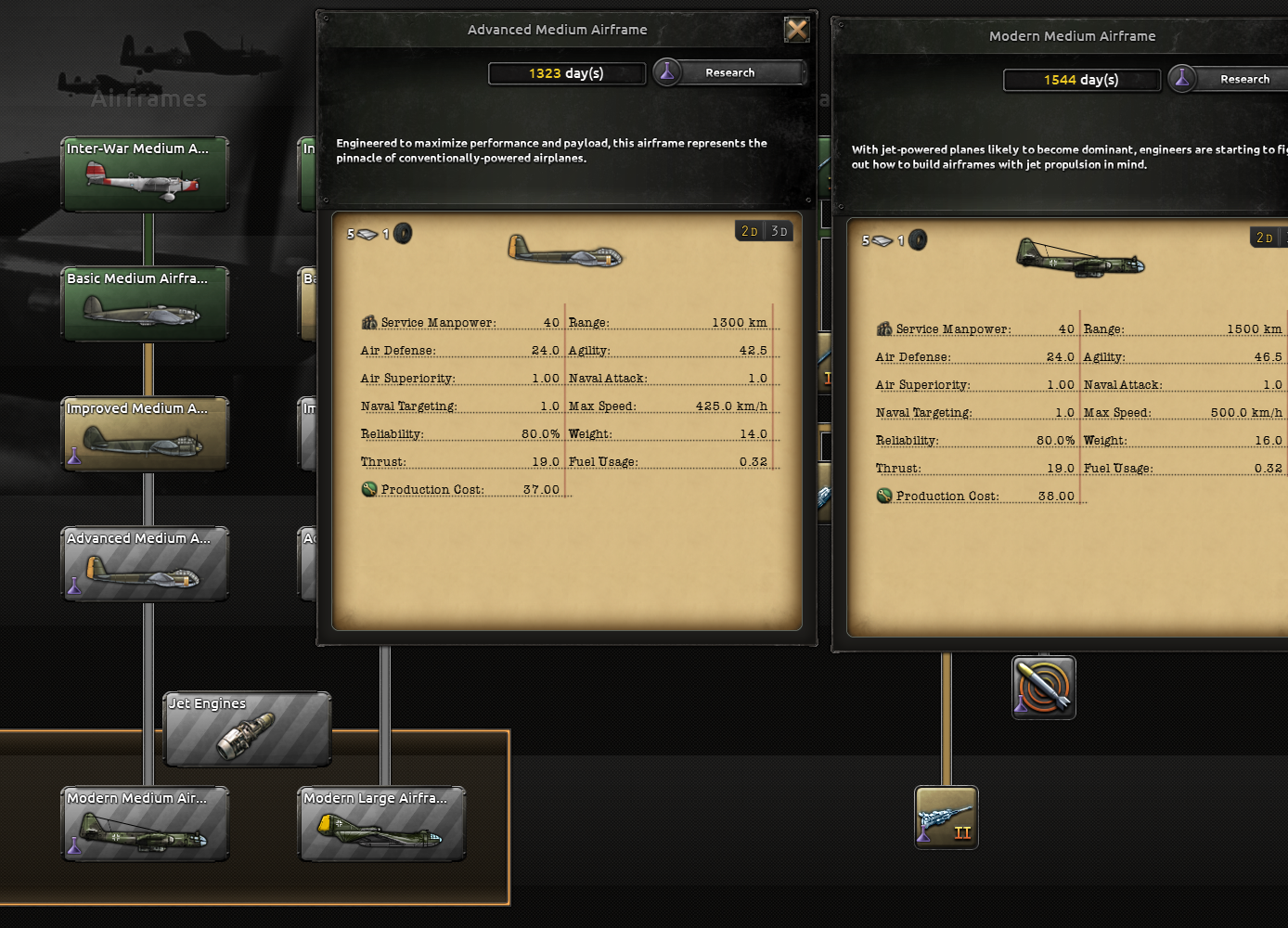1288x928 pixels.
Task: Click the rubber resource icon on the stat card
Action: click(403, 234)
